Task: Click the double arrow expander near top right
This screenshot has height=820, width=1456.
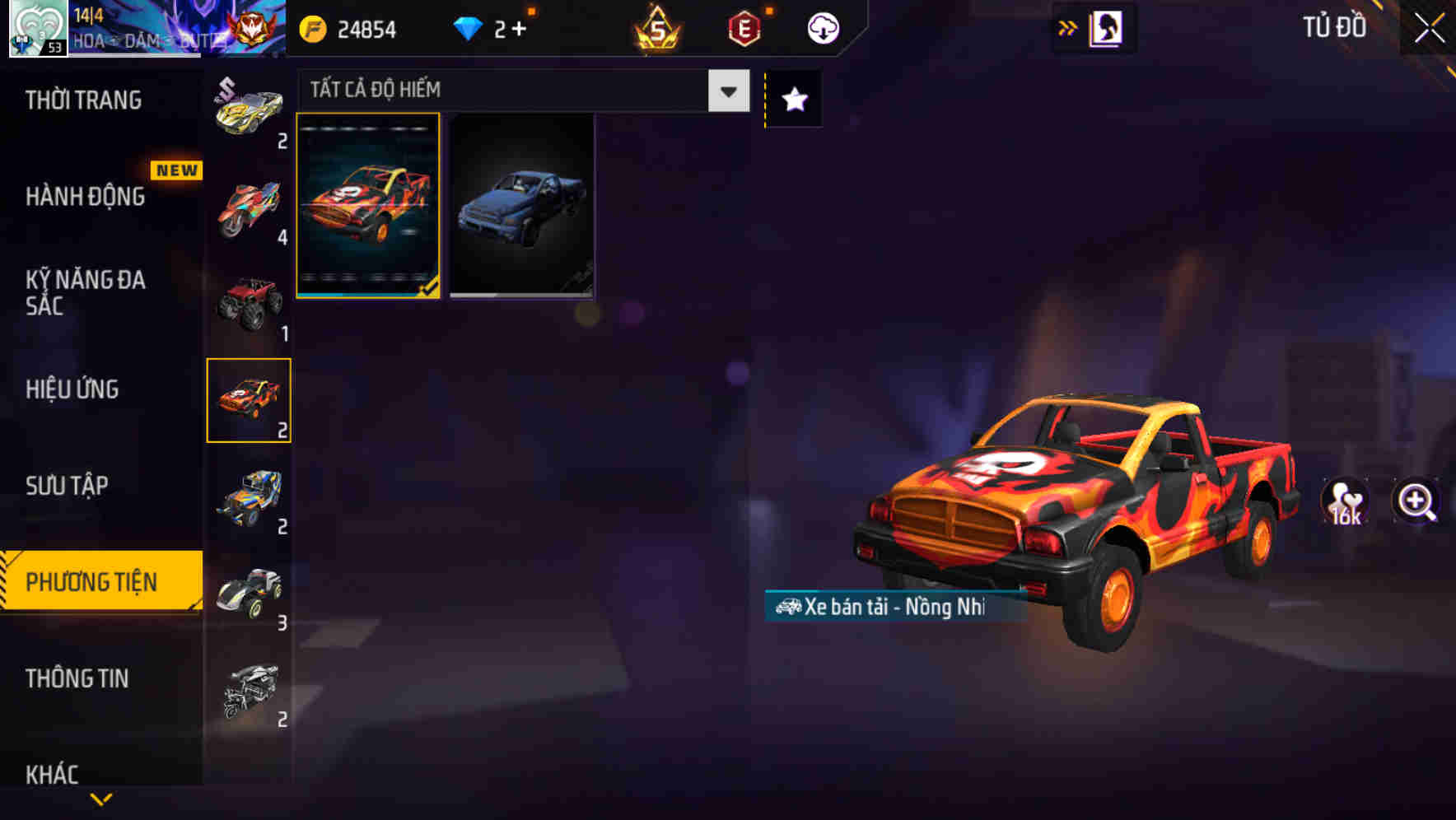Action: point(1068,27)
